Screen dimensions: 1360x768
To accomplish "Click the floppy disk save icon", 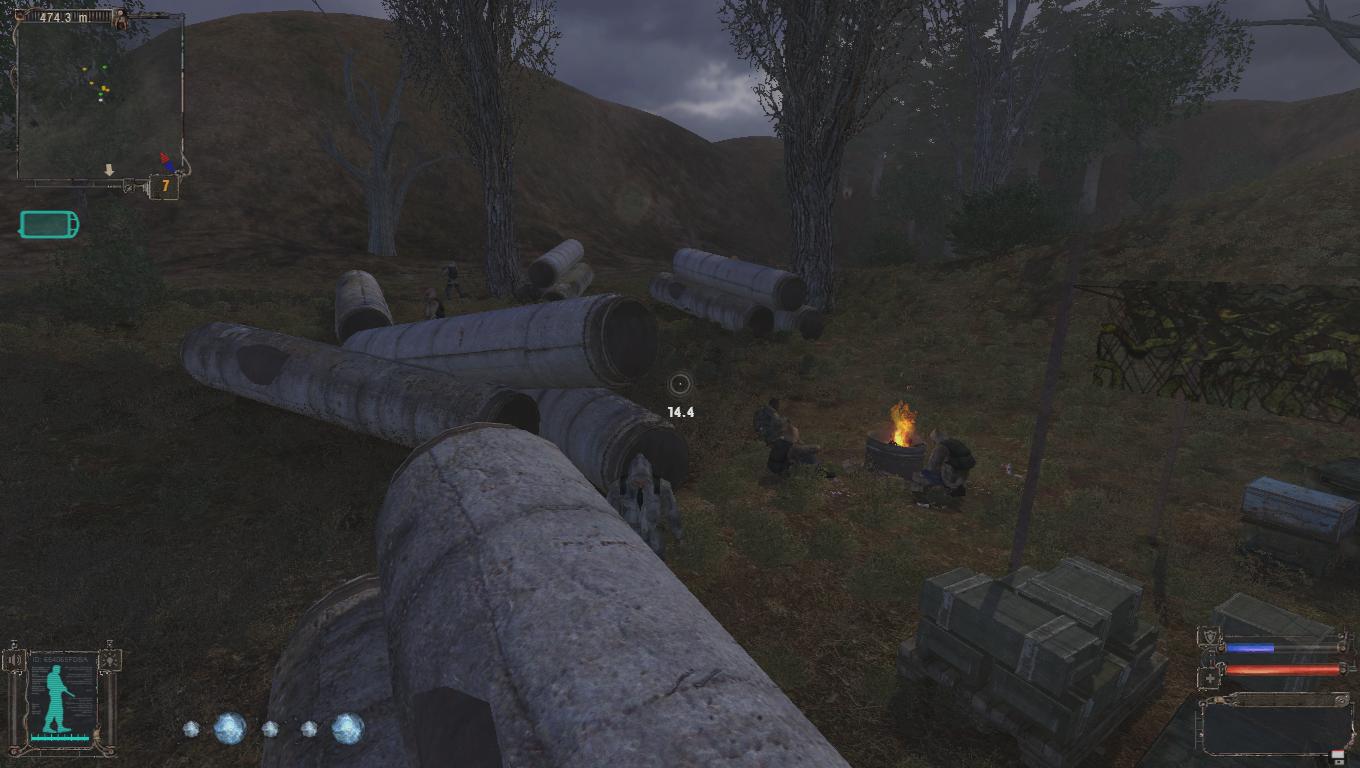I will (1337, 757).
